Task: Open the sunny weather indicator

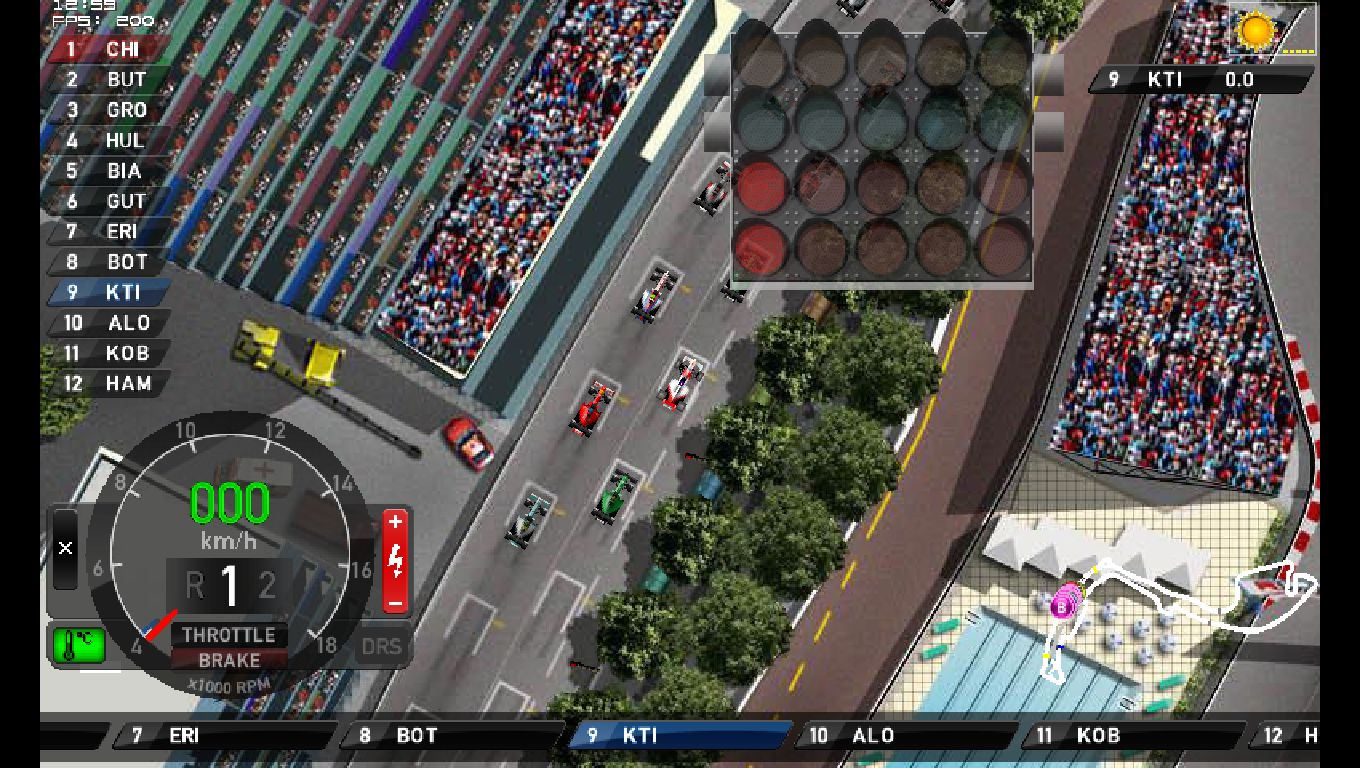Action: click(1255, 31)
